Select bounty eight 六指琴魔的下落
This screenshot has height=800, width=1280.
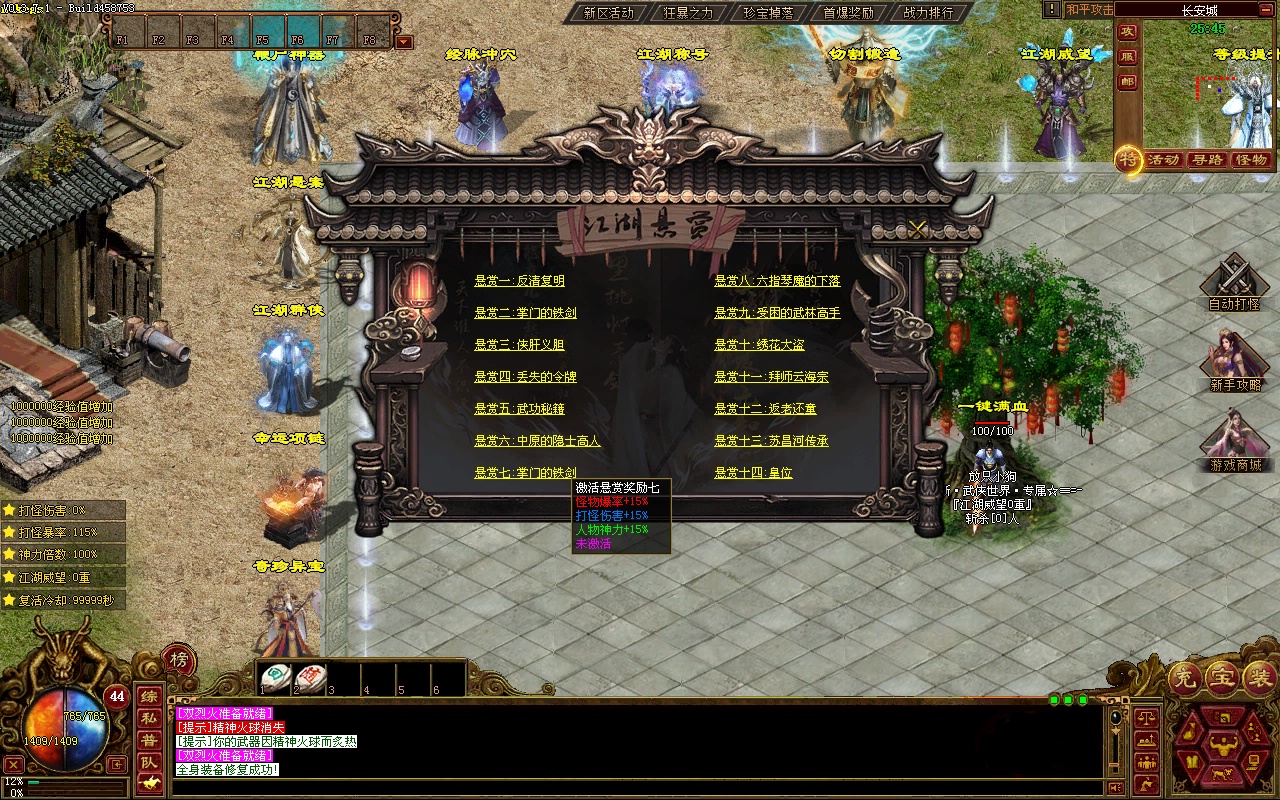coord(777,281)
